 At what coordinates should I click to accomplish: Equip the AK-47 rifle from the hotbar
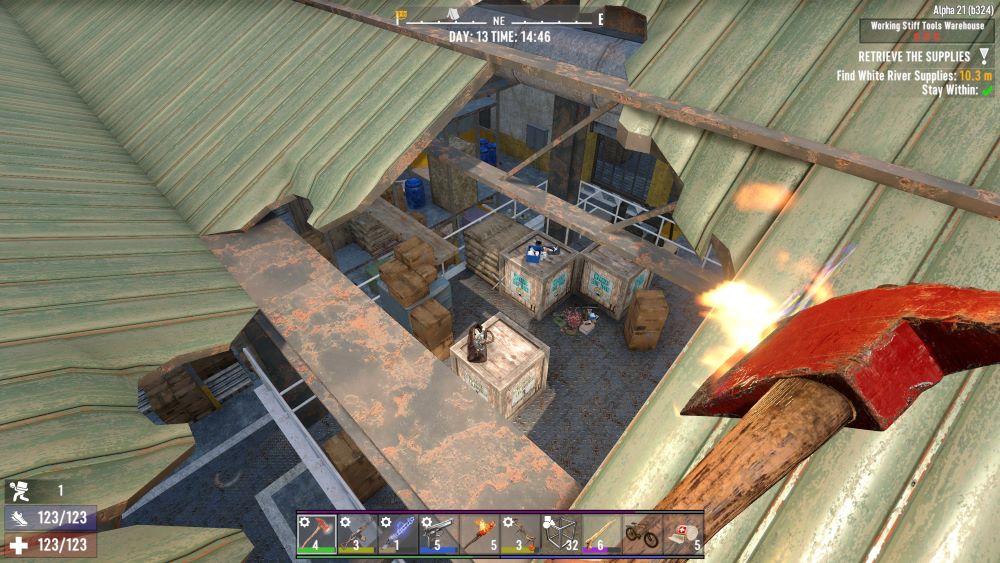[357, 533]
